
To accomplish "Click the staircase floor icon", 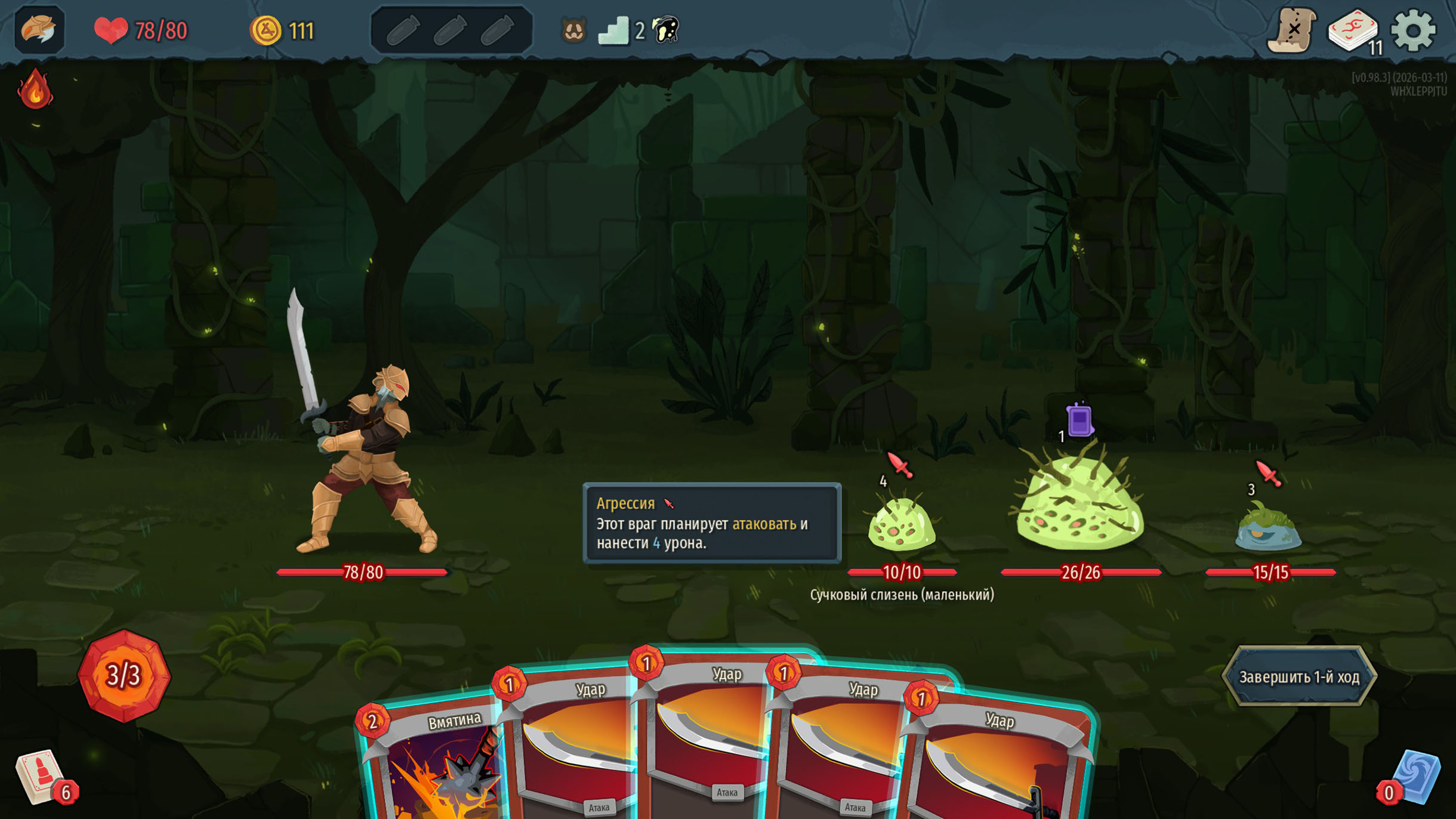I will click(613, 30).
